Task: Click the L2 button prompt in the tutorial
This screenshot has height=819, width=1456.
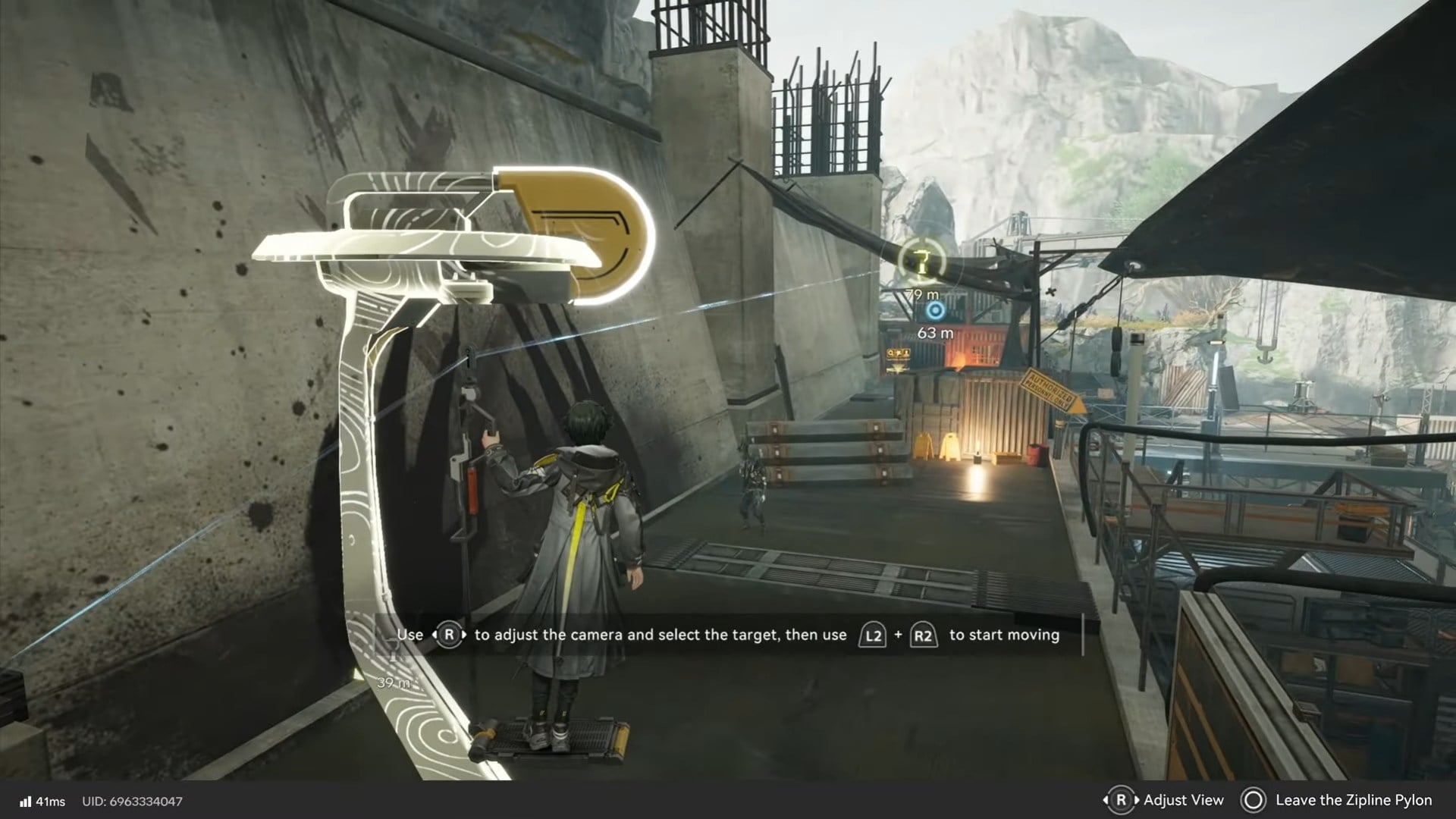Action: coord(873,635)
